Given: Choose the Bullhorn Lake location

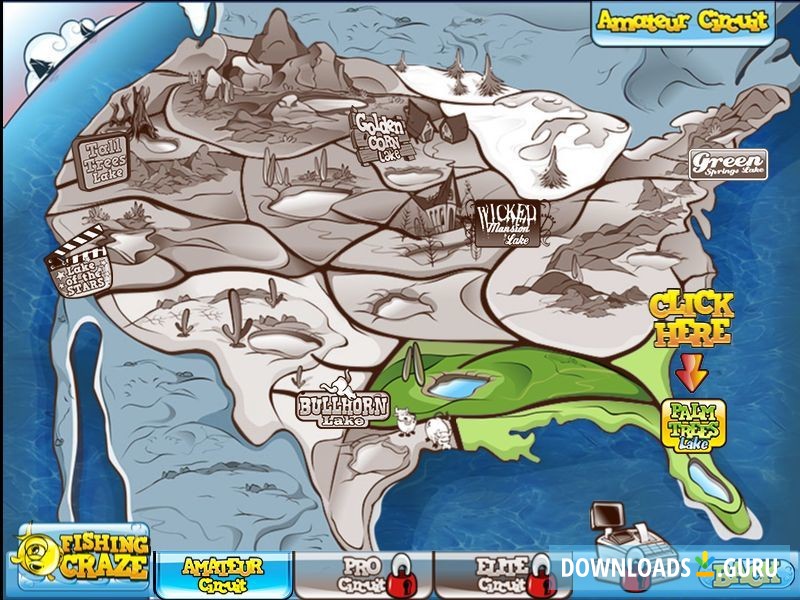Looking at the screenshot, I should (330, 405).
